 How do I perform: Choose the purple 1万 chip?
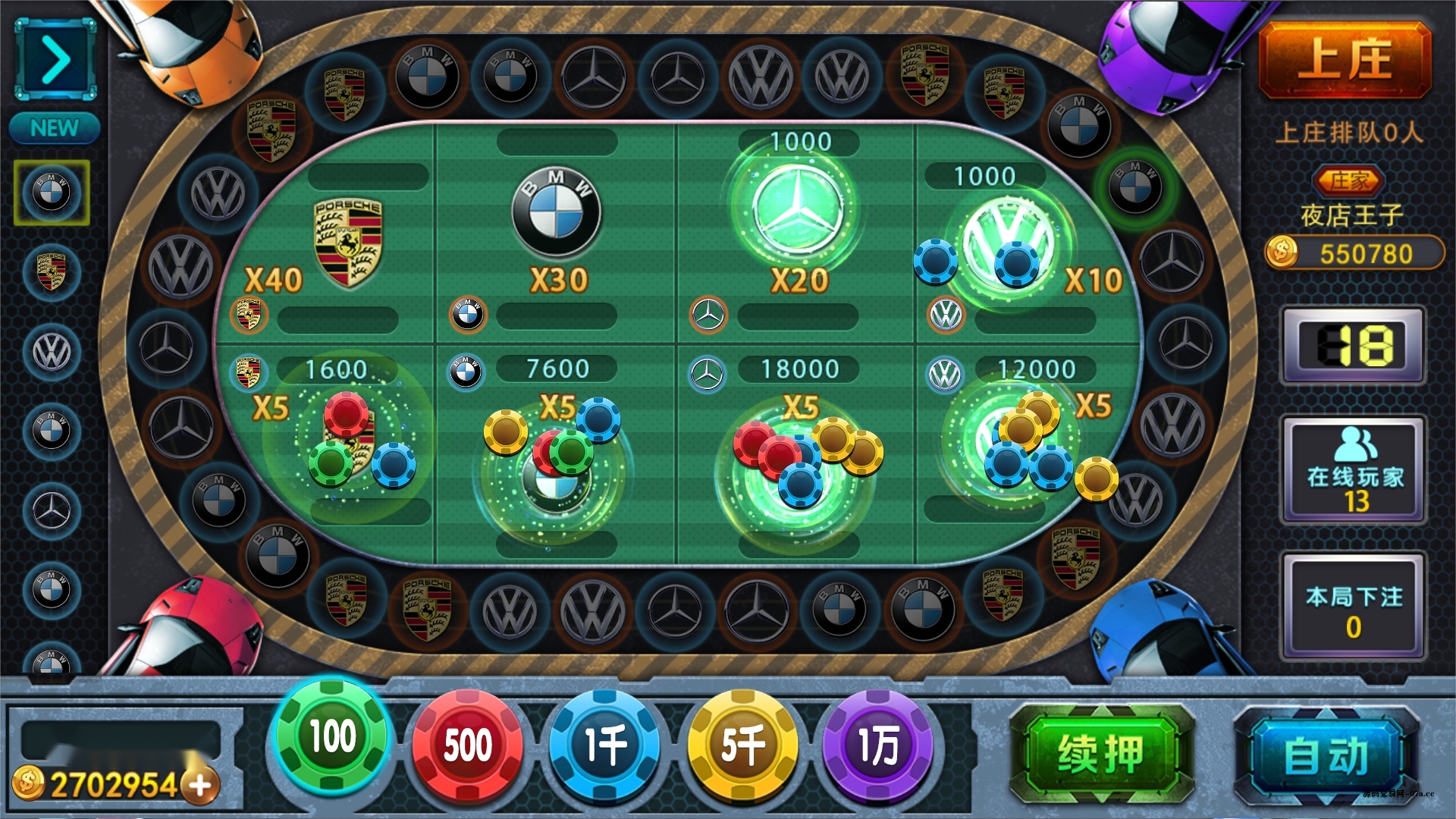878,745
